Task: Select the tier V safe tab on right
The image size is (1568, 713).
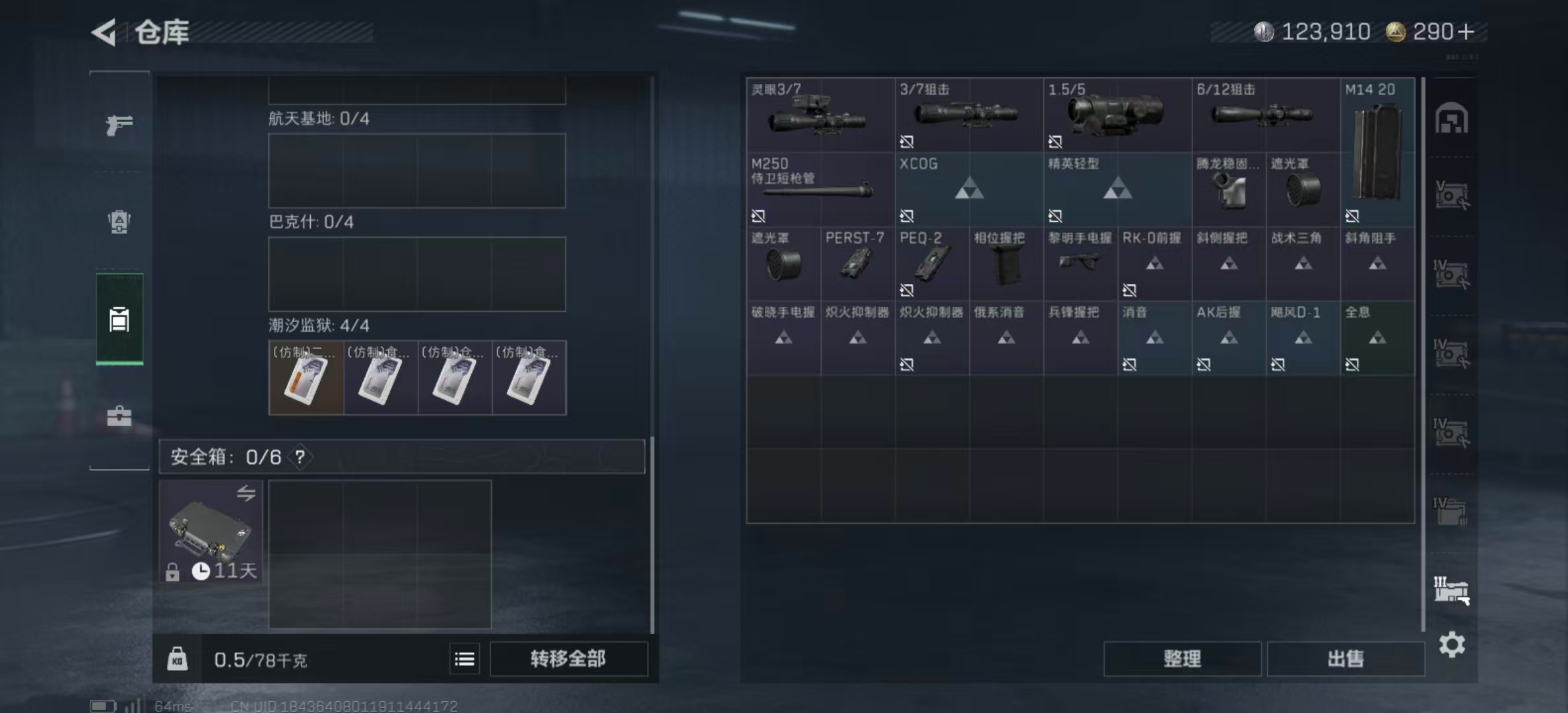Action: [1450, 195]
